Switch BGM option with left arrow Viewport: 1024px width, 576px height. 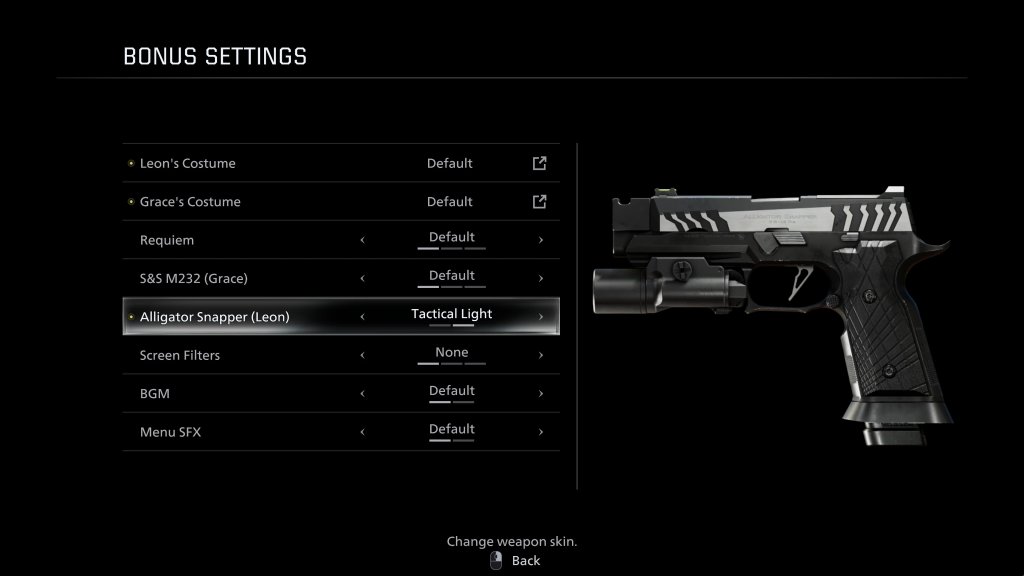coord(362,394)
